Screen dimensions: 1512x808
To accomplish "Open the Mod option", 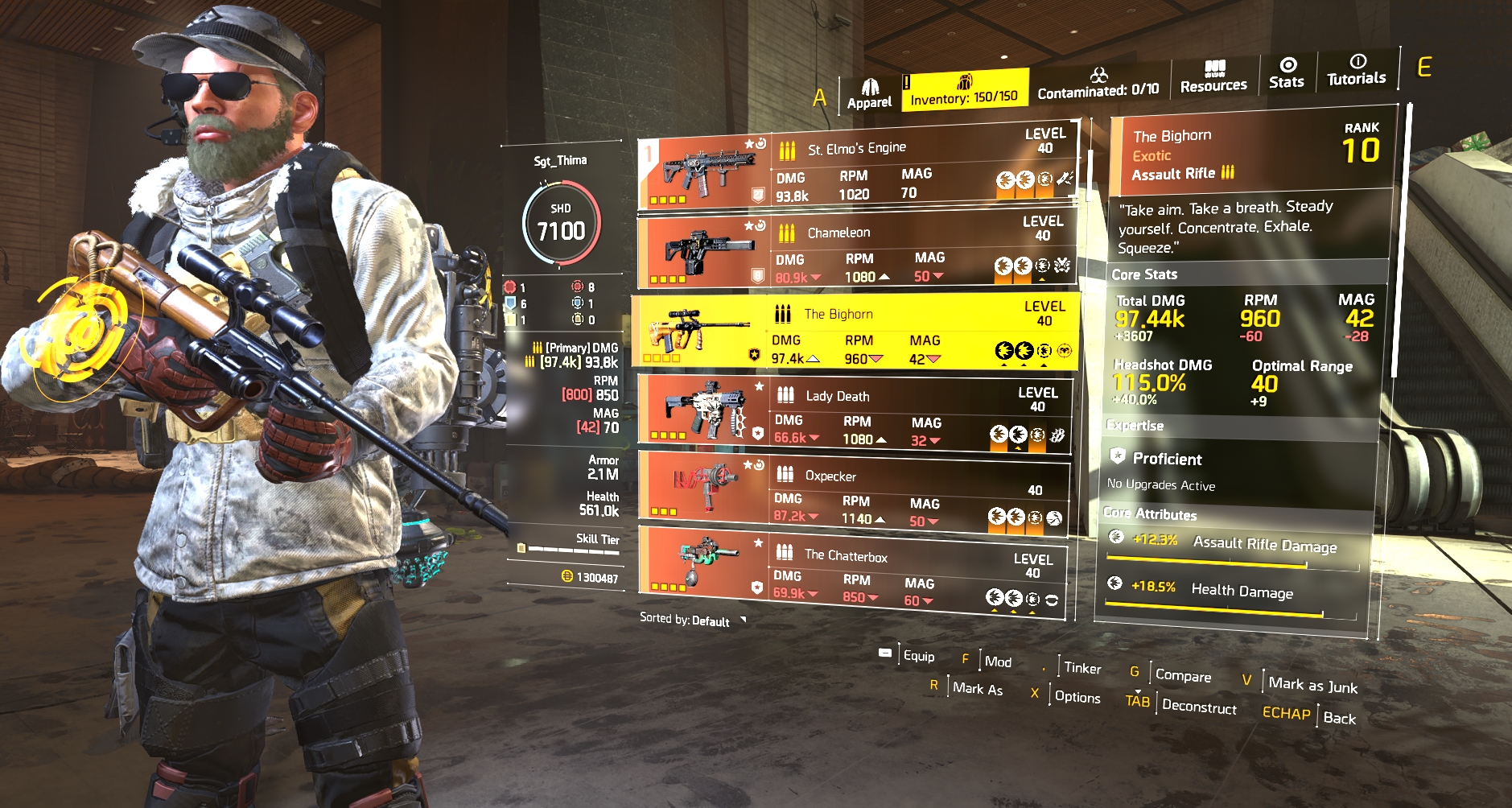I will click(x=998, y=662).
